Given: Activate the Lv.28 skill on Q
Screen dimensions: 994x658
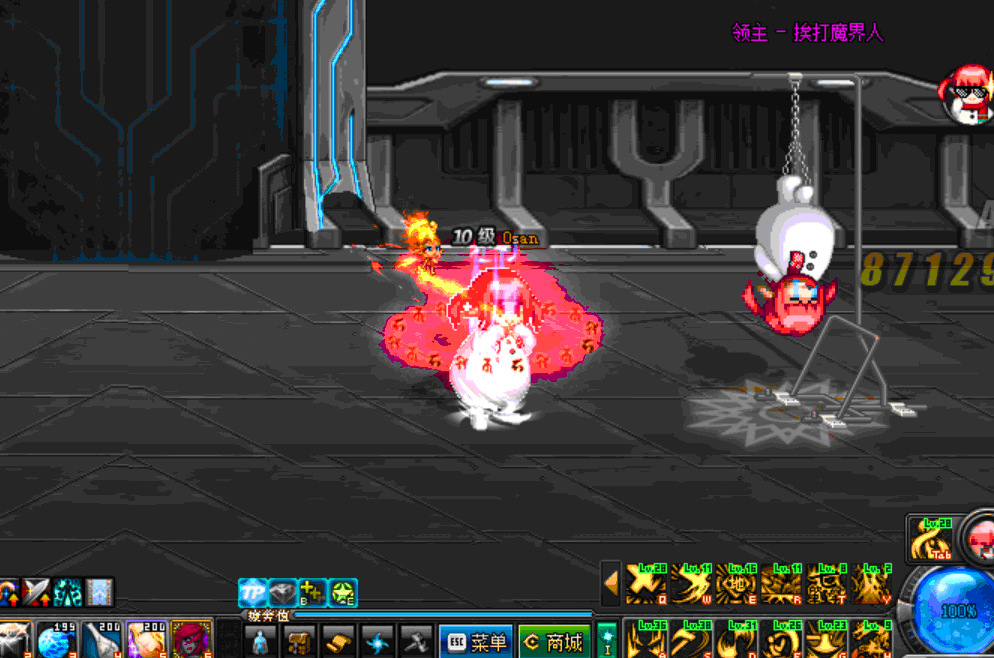Looking at the screenshot, I should click(645, 584).
